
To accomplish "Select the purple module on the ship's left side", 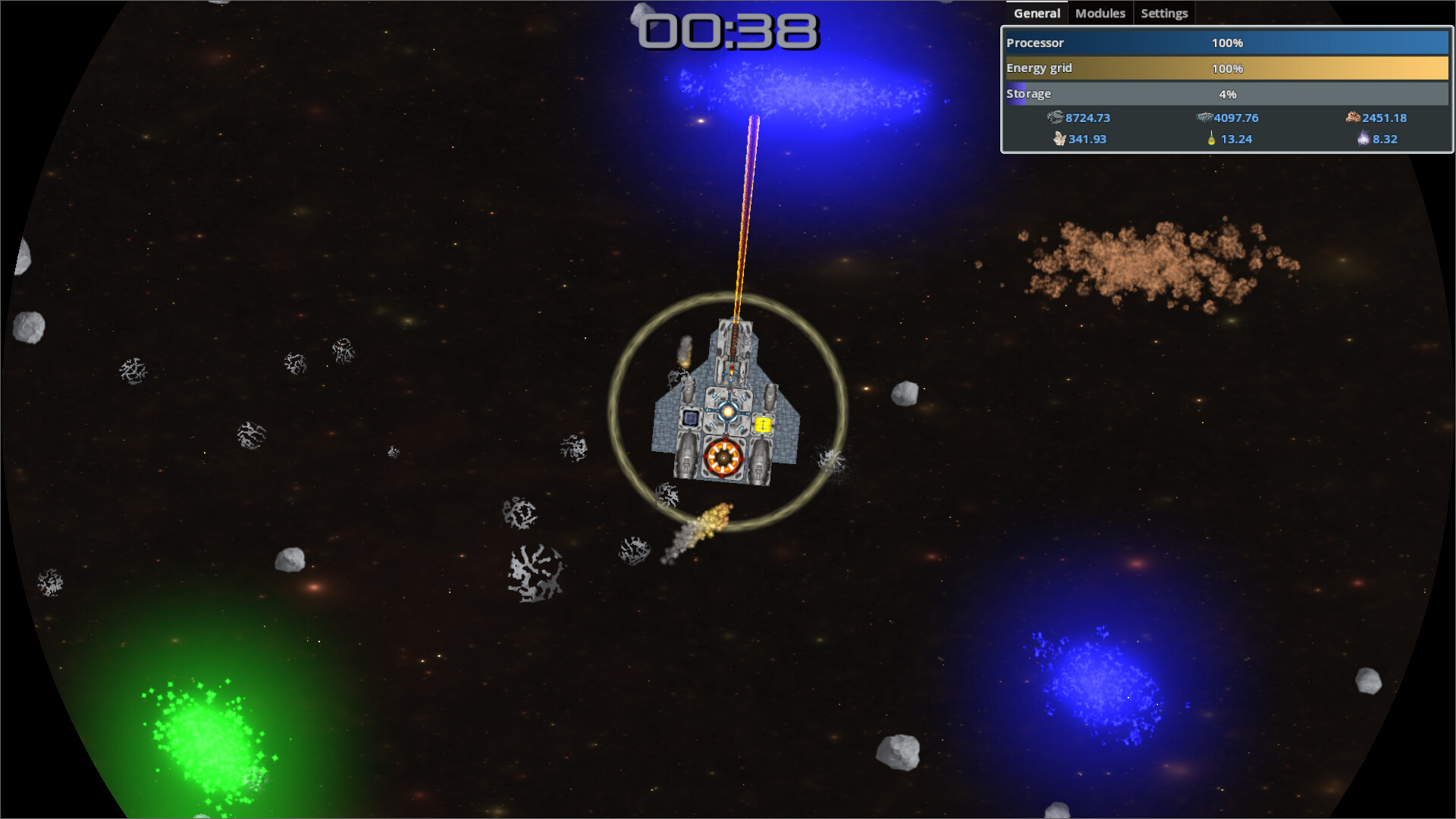I will [x=691, y=418].
